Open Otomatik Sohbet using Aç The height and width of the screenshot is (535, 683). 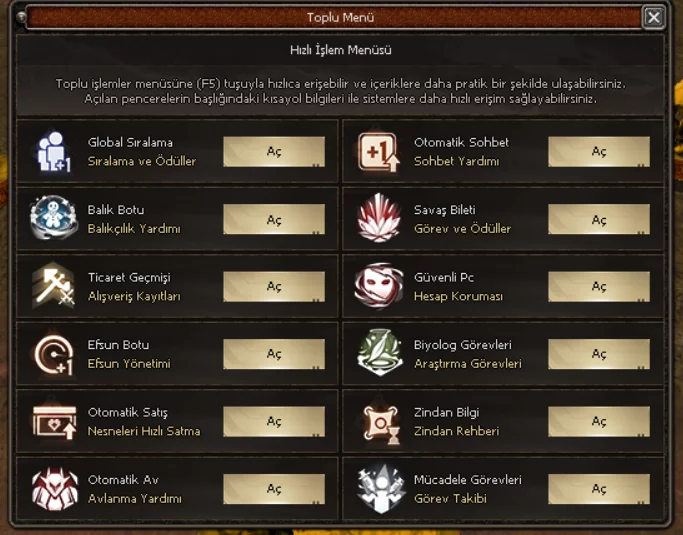pos(599,152)
